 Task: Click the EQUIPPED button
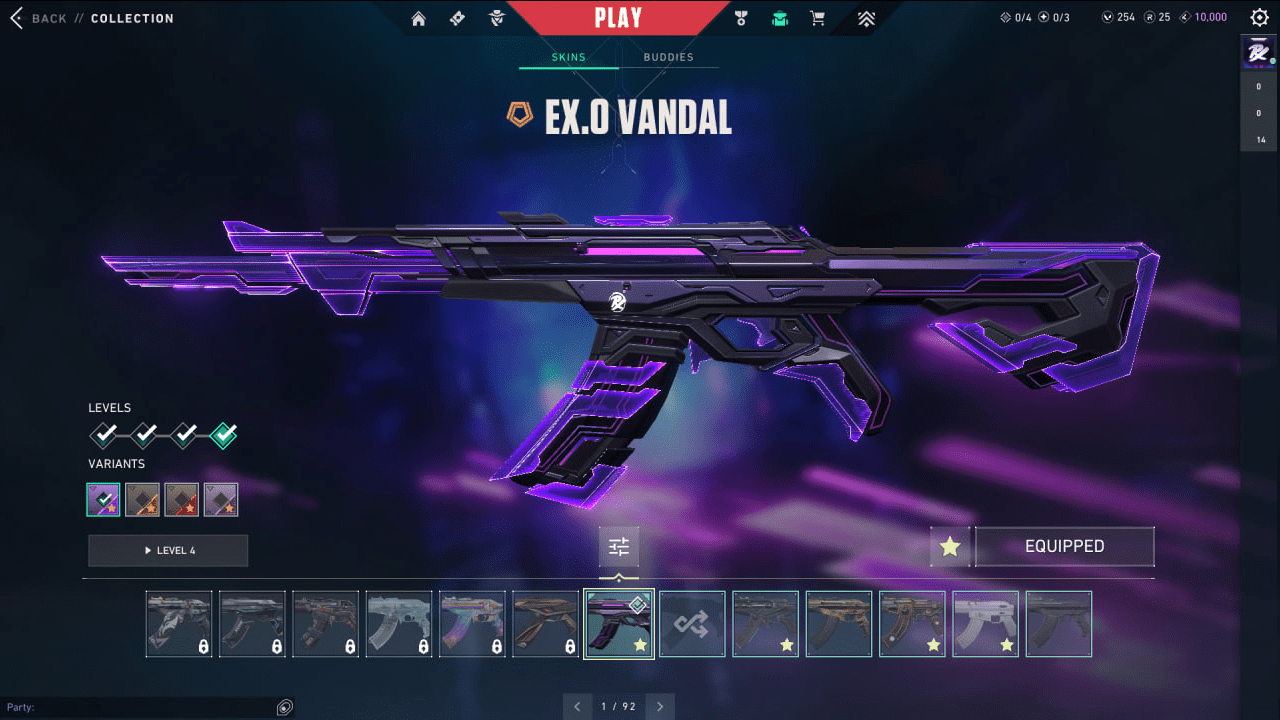pos(1065,546)
